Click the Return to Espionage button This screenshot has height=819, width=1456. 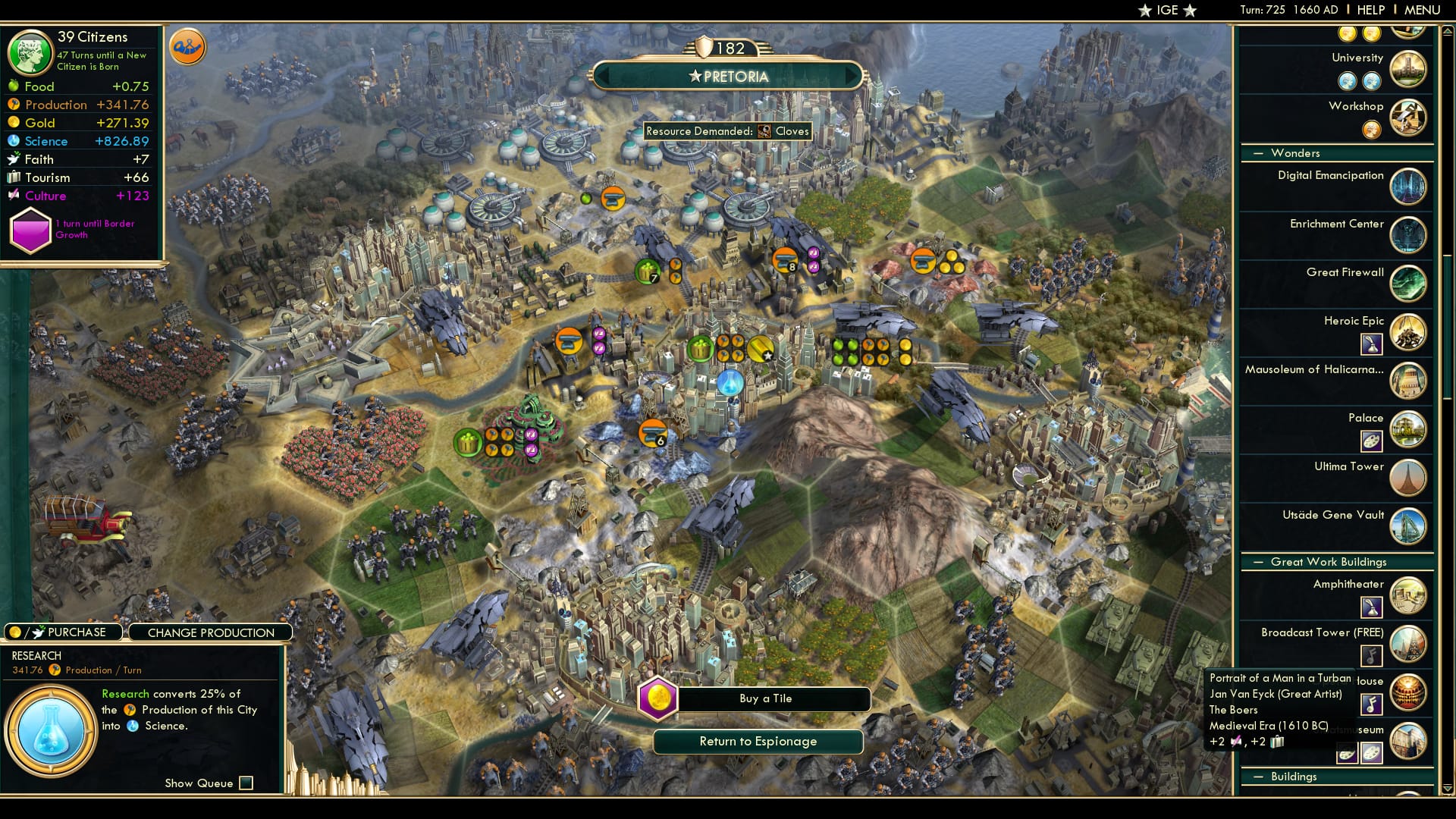757,742
